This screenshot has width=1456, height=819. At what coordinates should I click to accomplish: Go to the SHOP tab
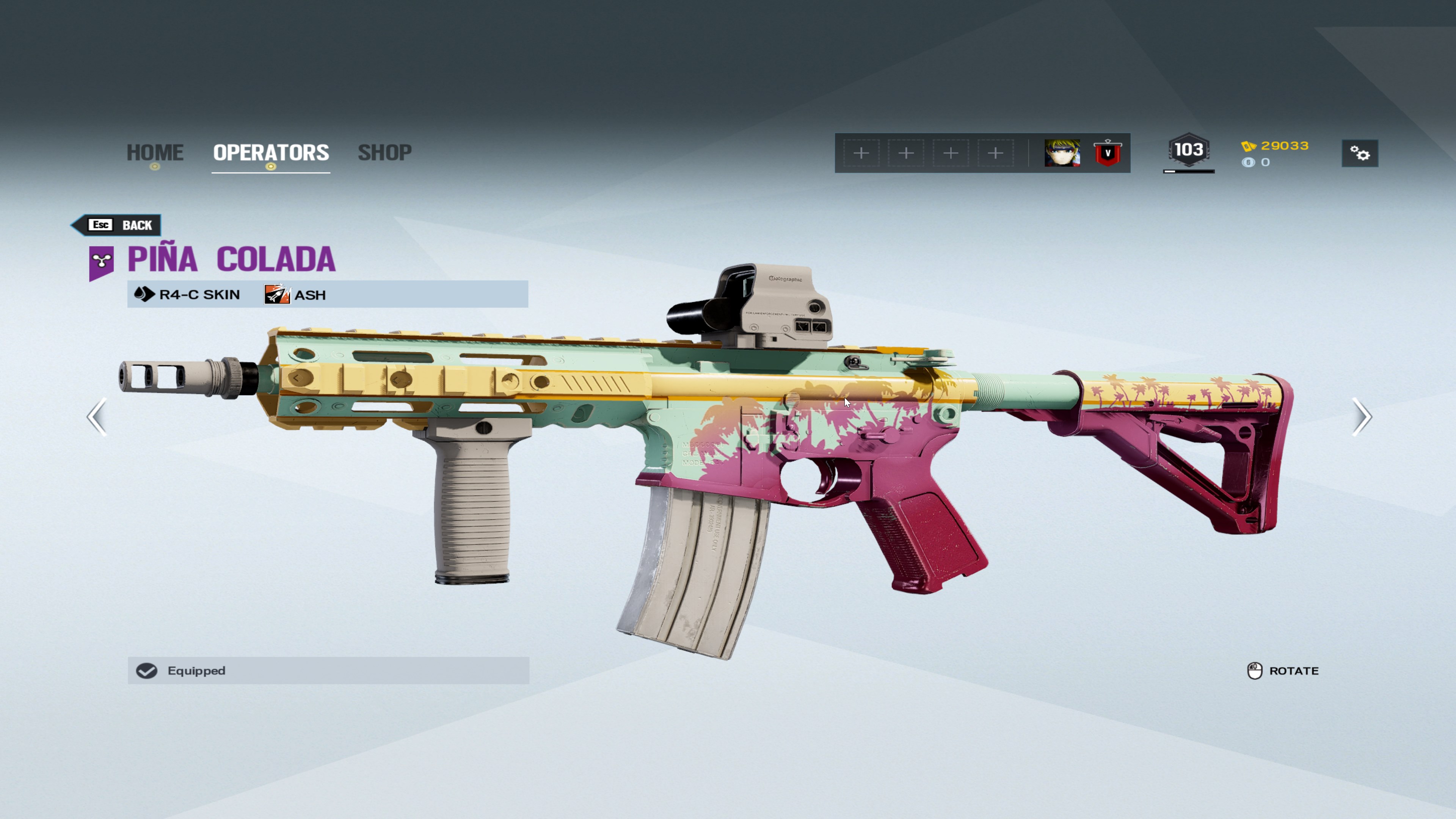tap(384, 152)
